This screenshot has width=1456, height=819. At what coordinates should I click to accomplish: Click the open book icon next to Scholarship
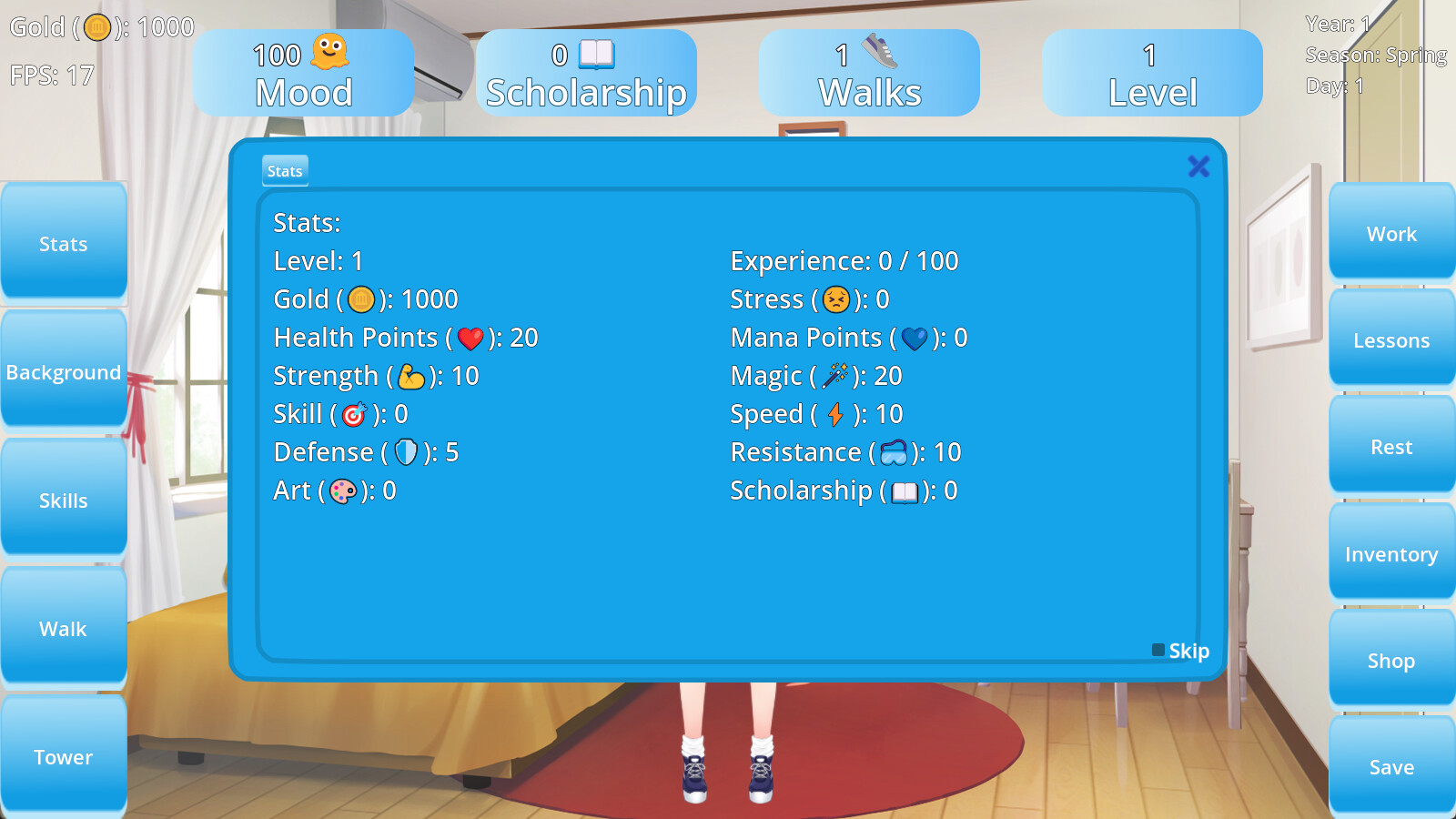coord(907,490)
